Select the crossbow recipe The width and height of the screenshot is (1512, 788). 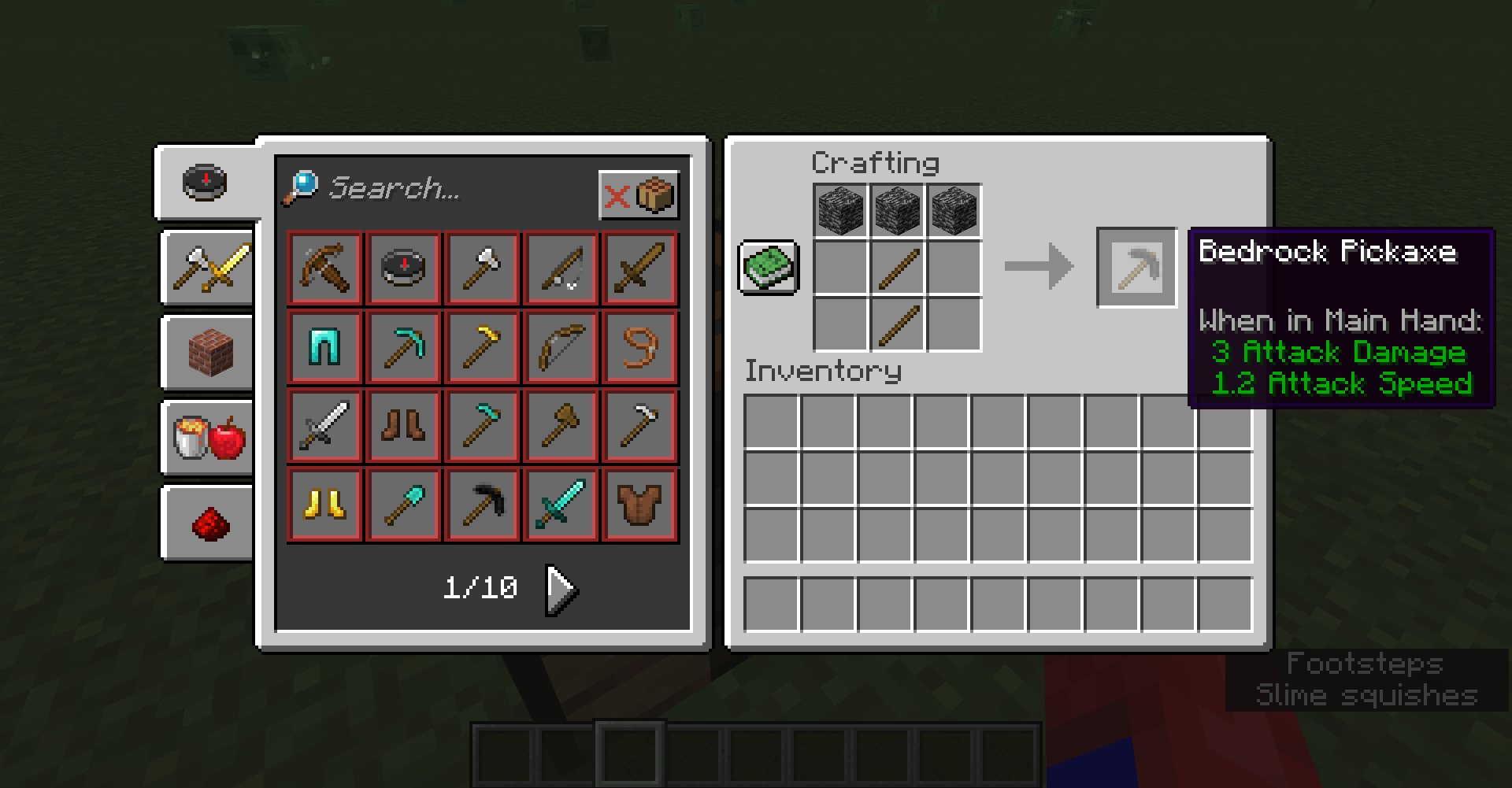324,268
